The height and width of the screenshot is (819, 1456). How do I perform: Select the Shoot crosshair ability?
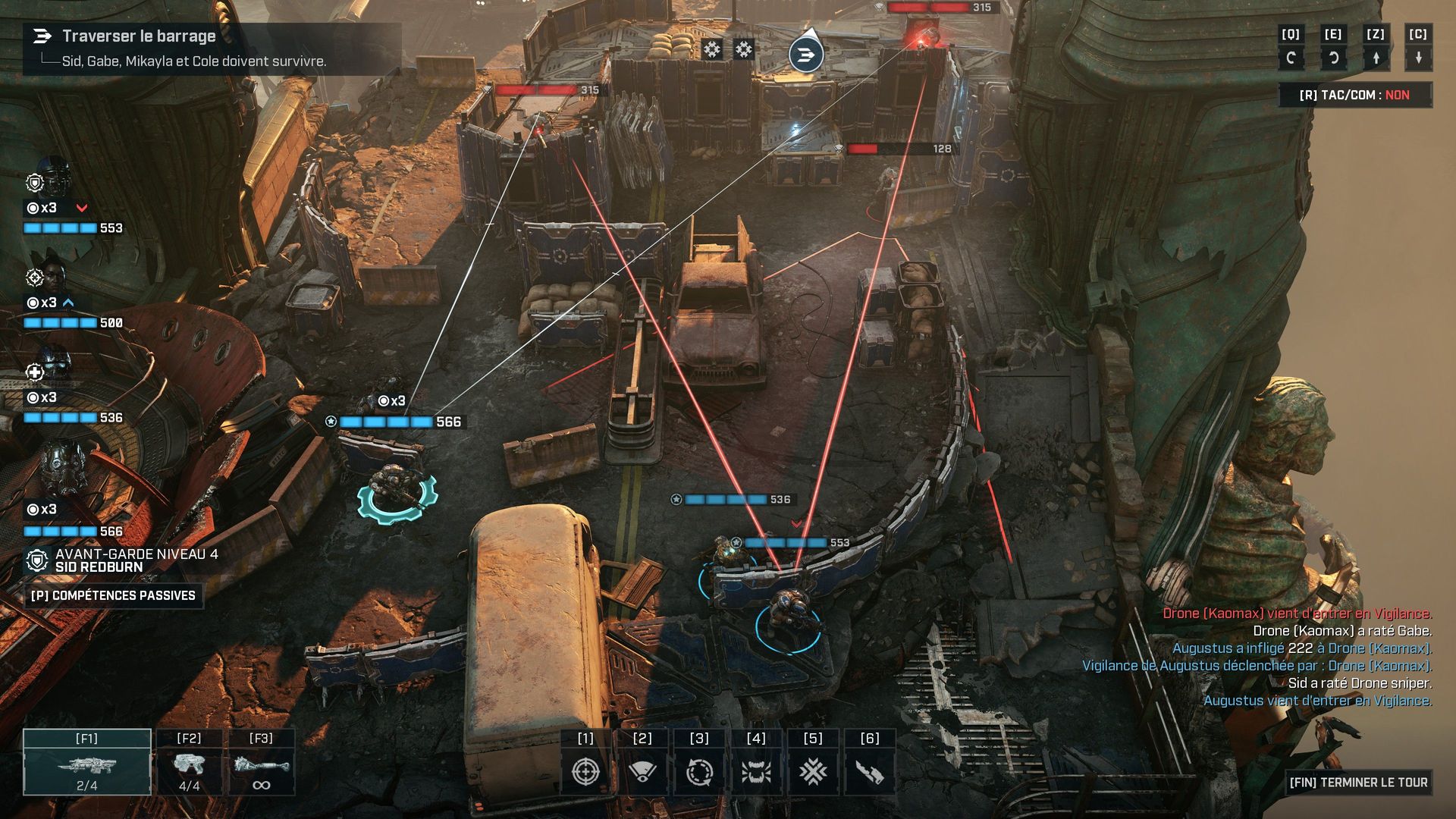click(x=585, y=771)
